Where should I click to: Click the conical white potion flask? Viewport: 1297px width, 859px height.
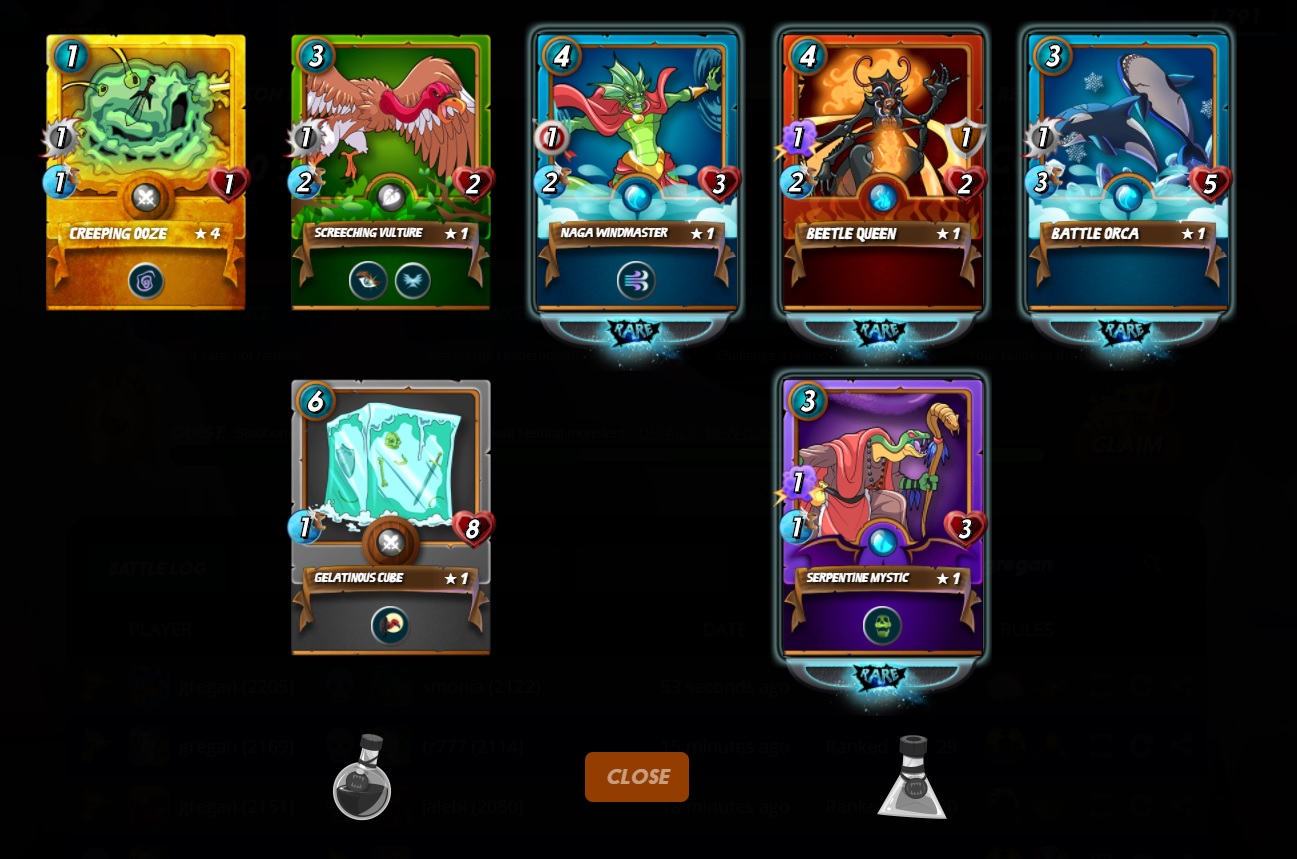(x=912, y=779)
